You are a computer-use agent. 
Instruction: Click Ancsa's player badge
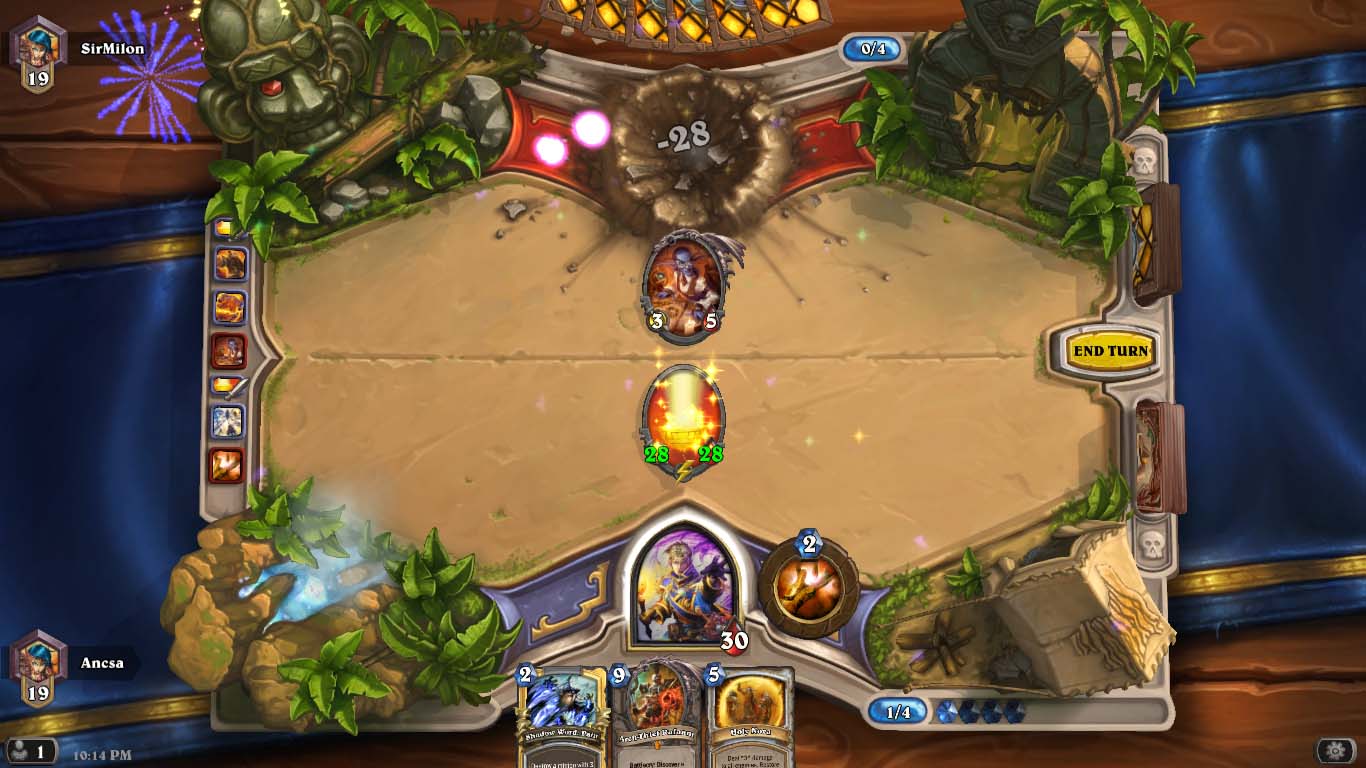pos(38,667)
